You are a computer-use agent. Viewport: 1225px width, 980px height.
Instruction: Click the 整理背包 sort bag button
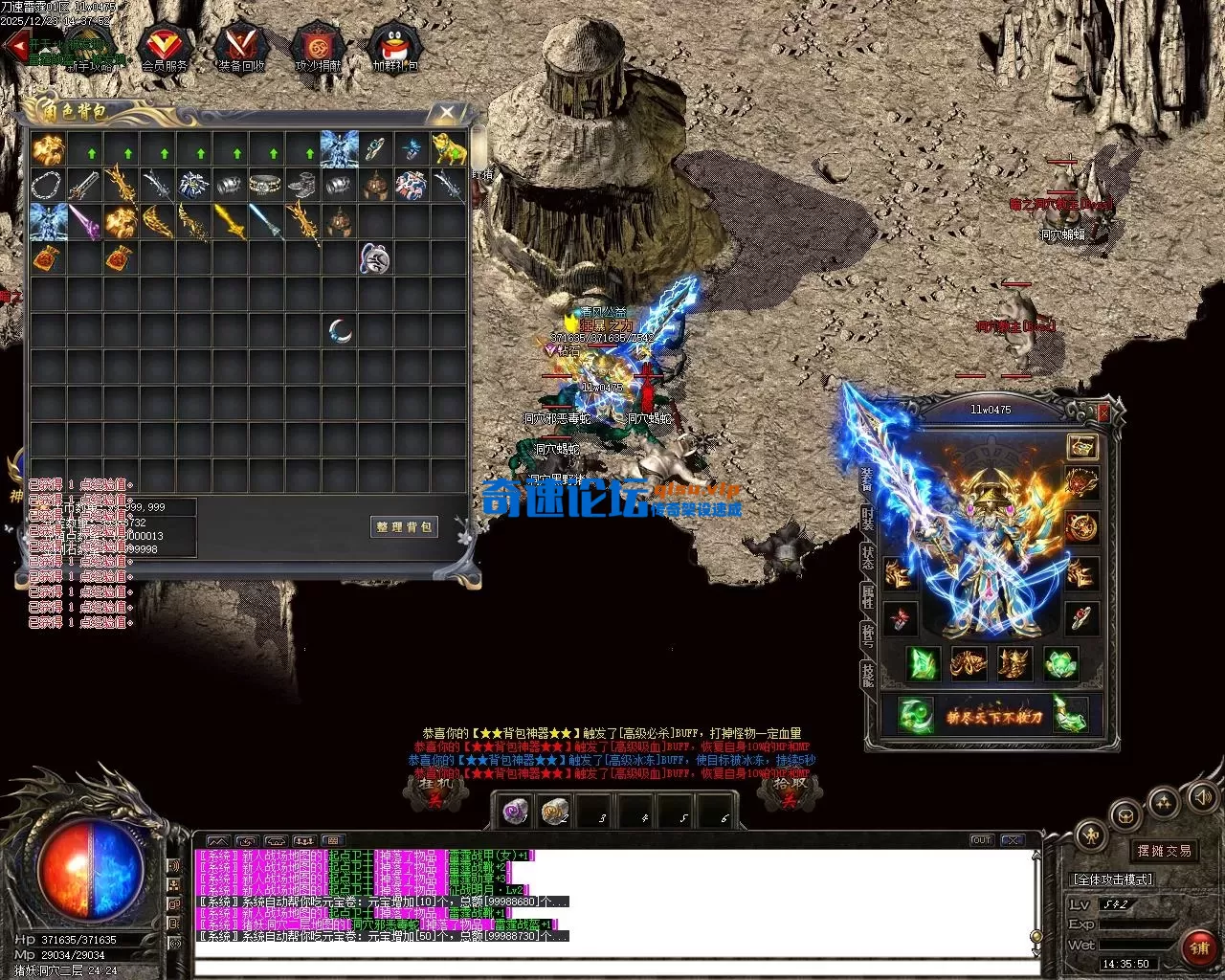(x=404, y=526)
